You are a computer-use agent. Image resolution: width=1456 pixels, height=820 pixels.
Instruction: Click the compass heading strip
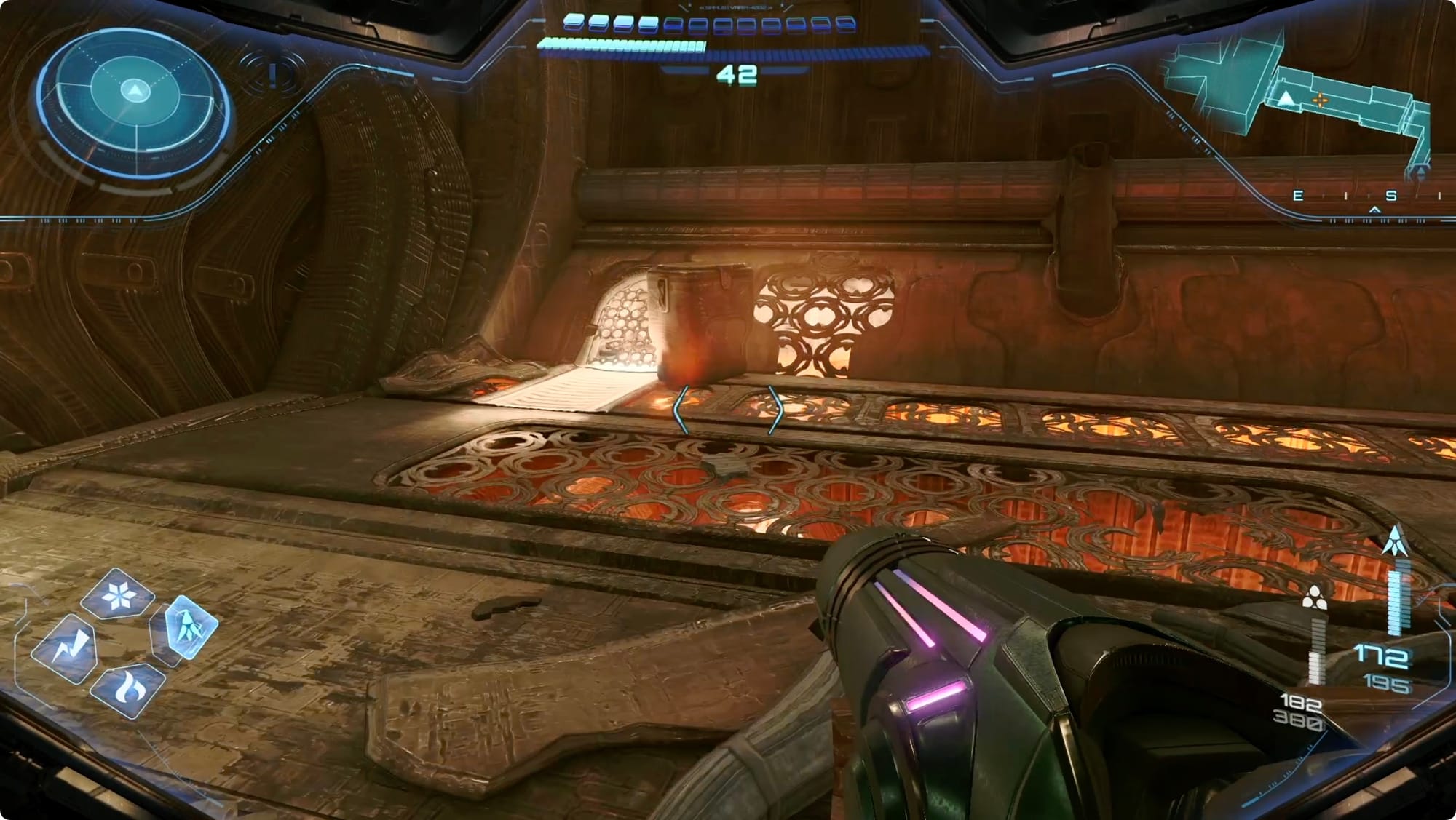click(x=1369, y=196)
